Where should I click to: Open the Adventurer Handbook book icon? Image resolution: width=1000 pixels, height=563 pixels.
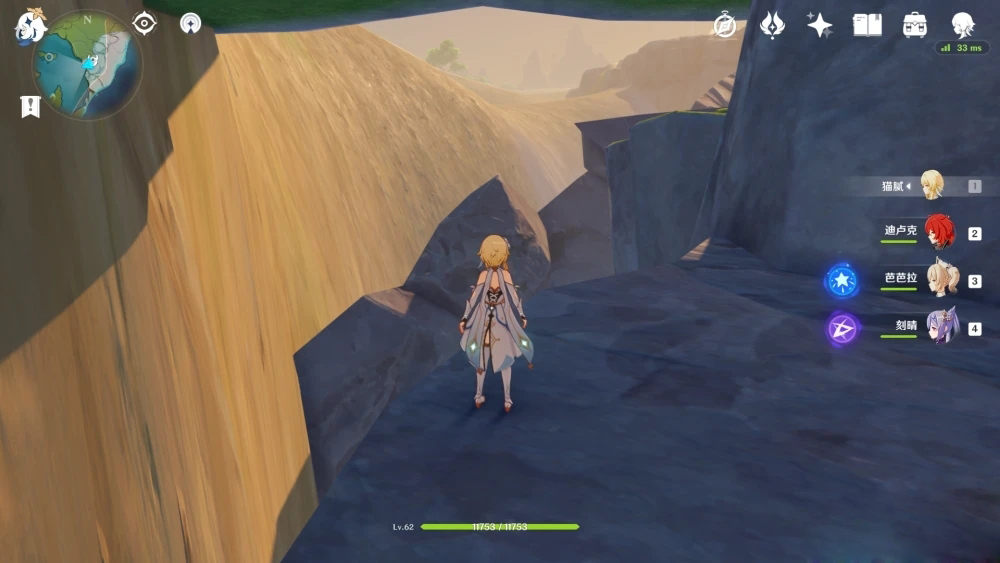click(867, 25)
